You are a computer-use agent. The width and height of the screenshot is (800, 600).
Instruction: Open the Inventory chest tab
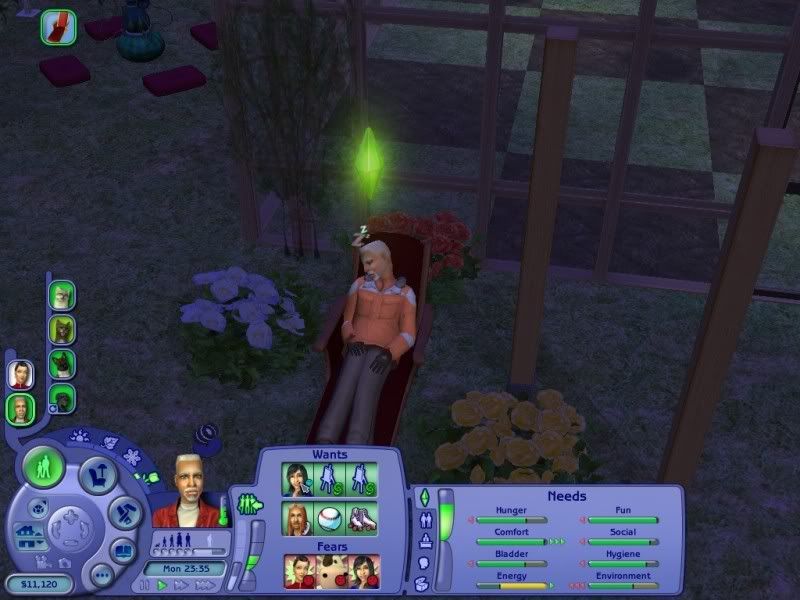(x=423, y=584)
